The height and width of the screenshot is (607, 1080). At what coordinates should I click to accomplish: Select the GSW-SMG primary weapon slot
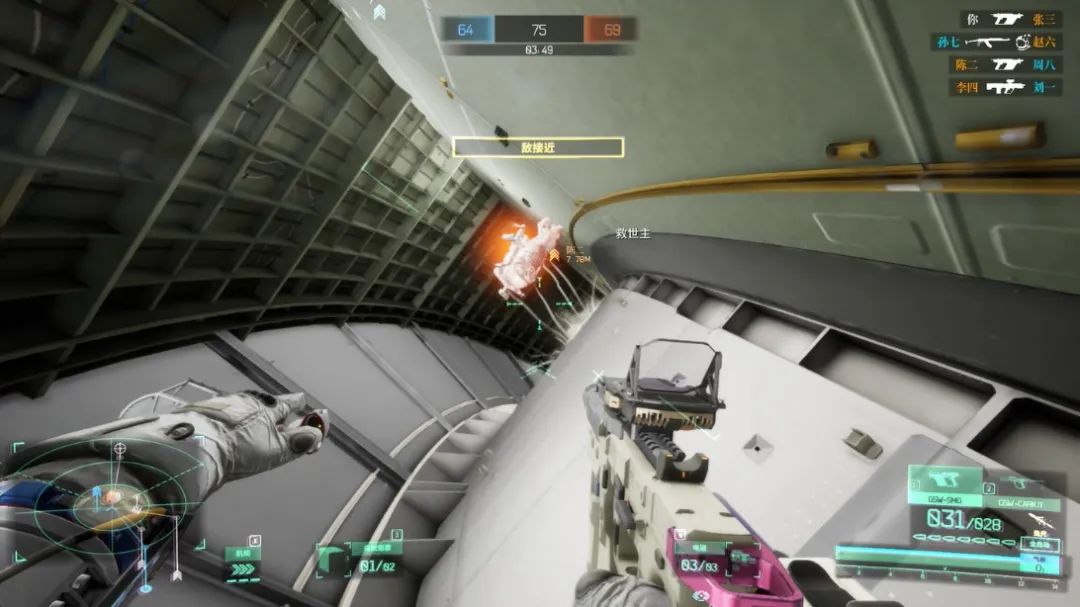(x=944, y=485)
